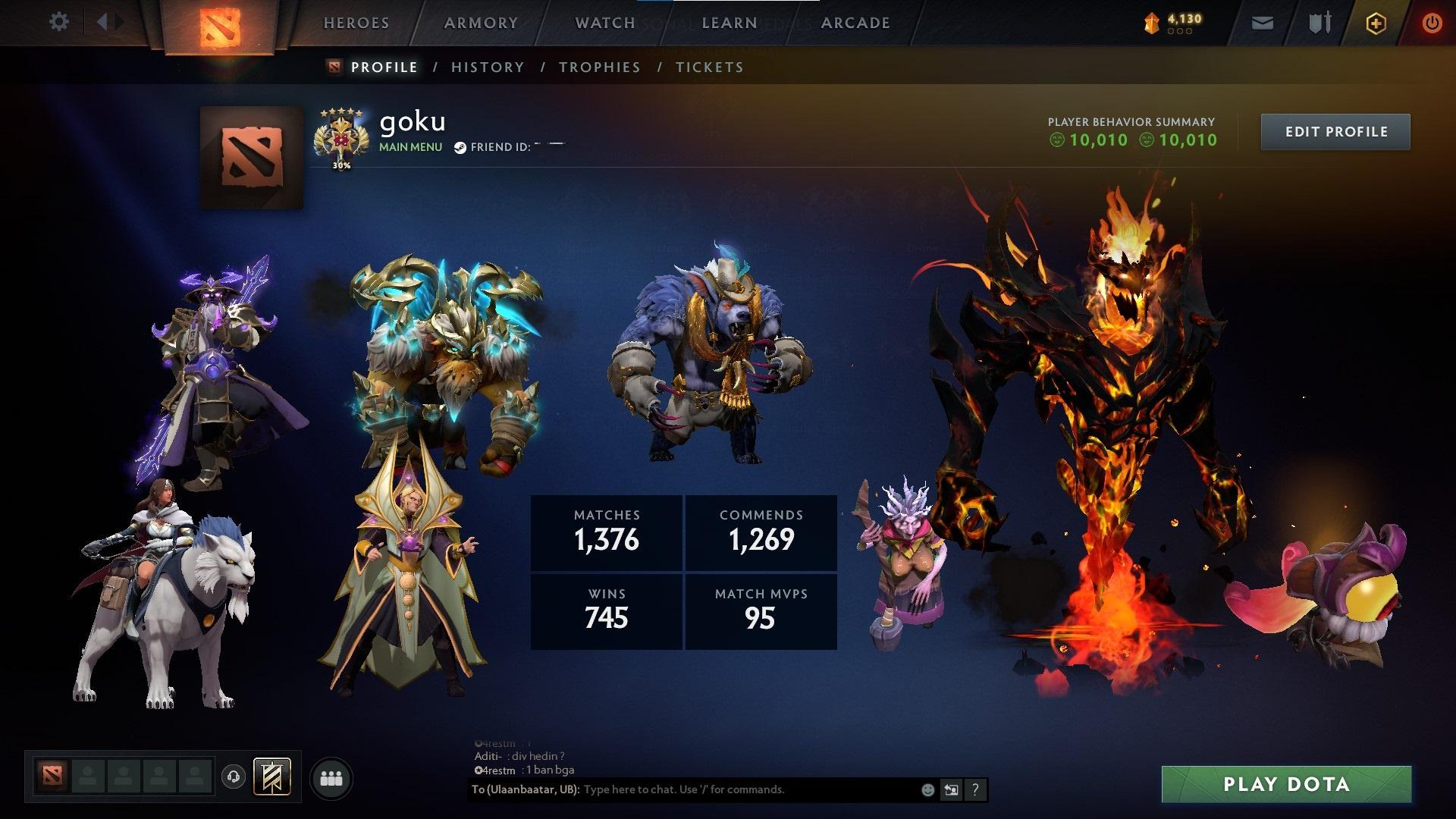Open the Dota Plus hexagon icon
Image resolution: width=1456 pixels, height=819 pixels.
[x=1375, y=23]
